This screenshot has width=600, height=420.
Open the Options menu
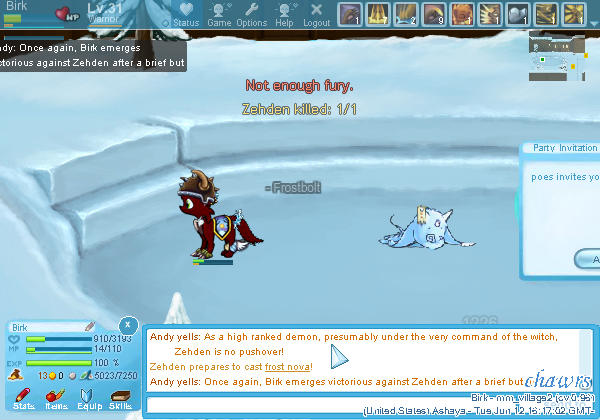pyautogui.click(x=251, y=14)
